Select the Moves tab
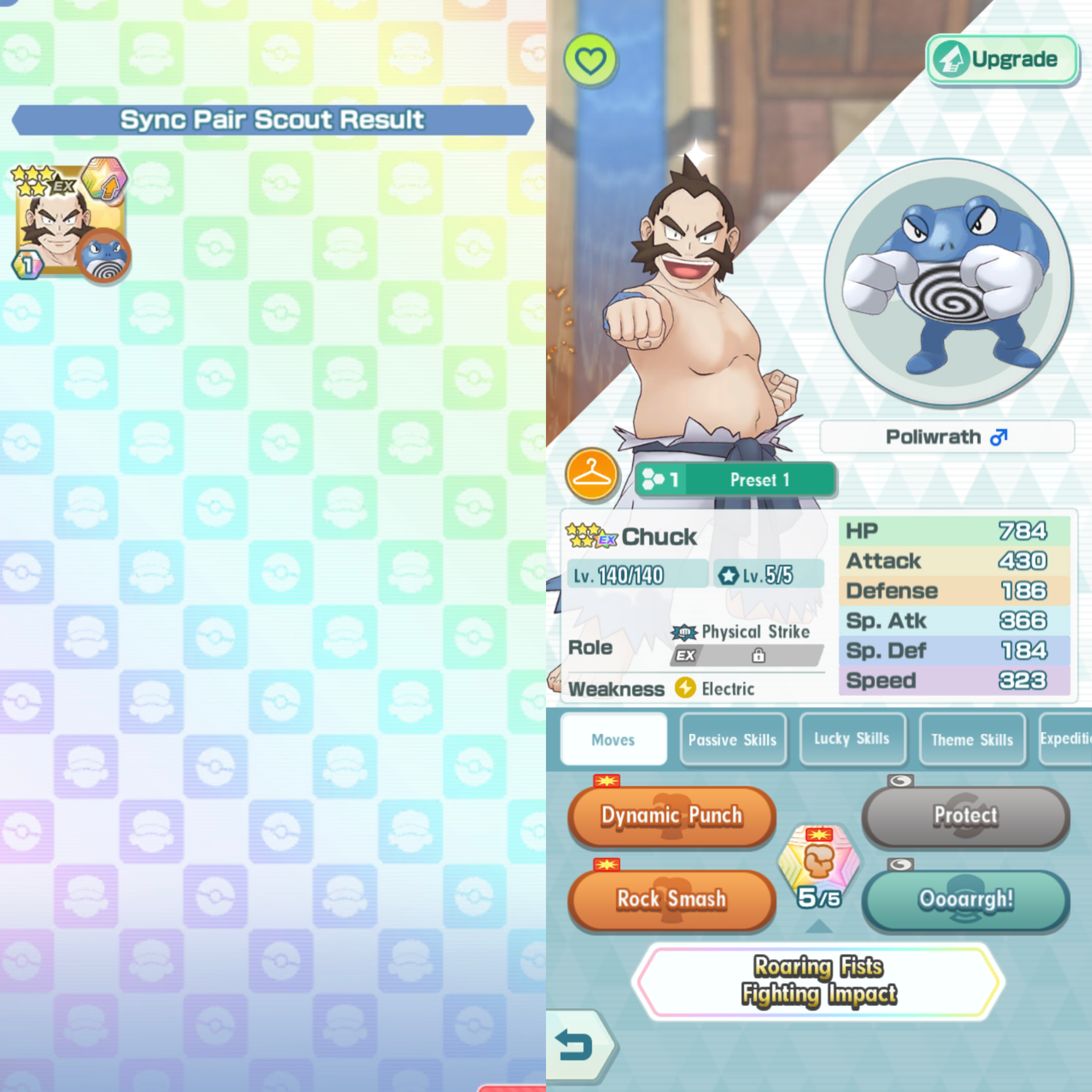 [613, 739]
